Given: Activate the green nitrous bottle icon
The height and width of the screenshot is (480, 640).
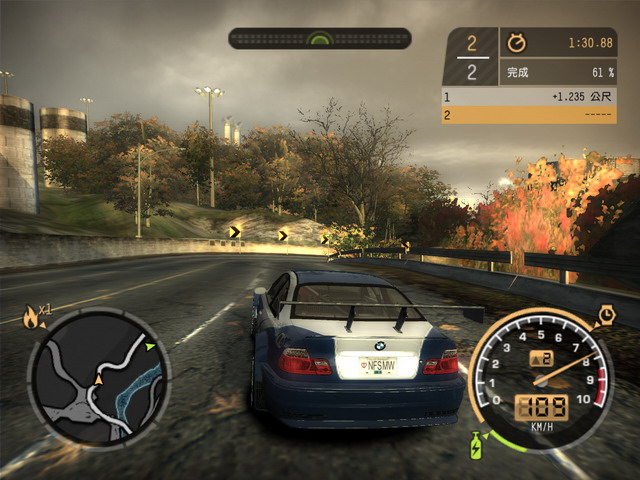Looking at the screenshot, I should (475, 442).
